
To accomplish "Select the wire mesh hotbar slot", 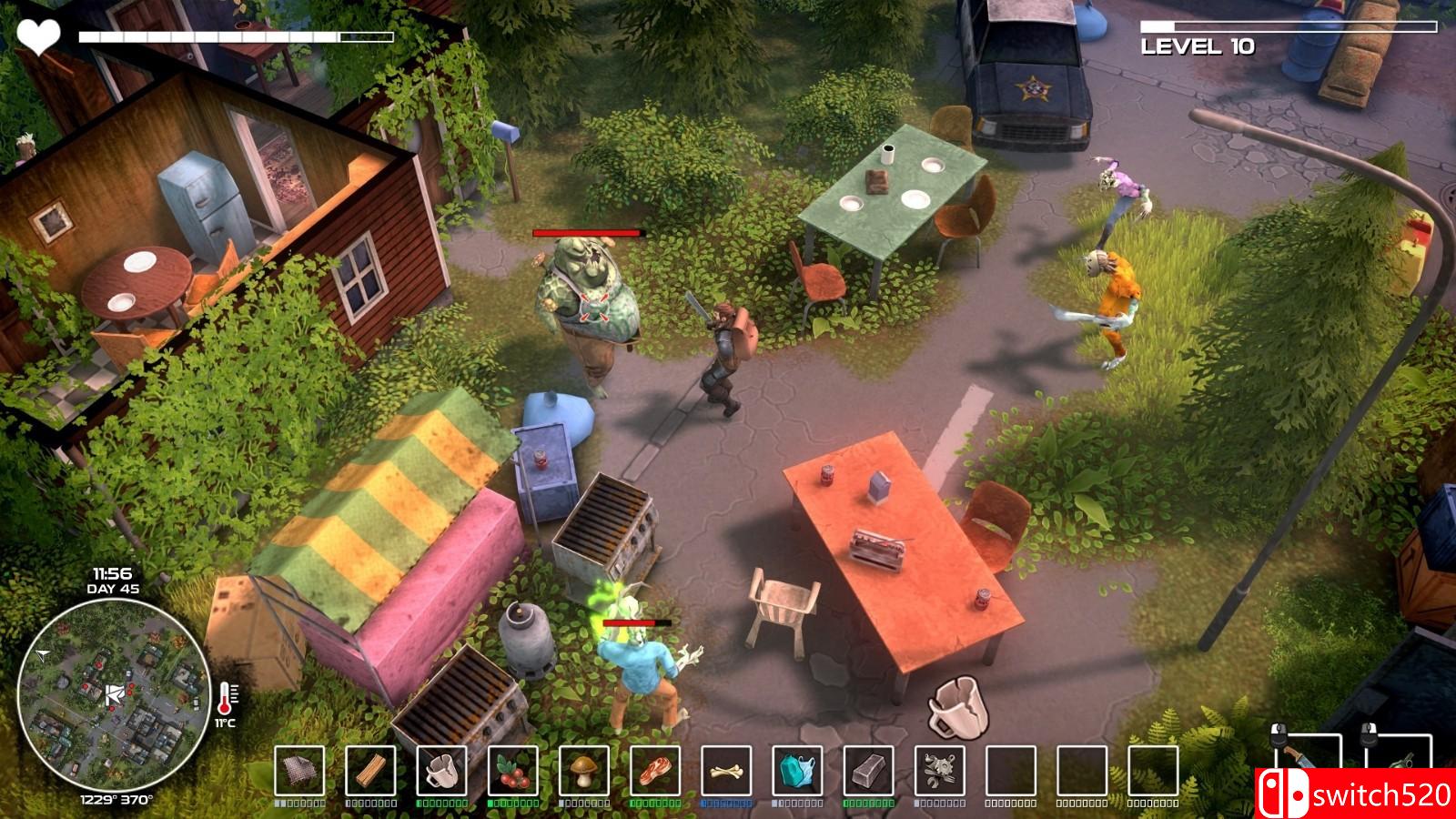I will tap(299, 771).
